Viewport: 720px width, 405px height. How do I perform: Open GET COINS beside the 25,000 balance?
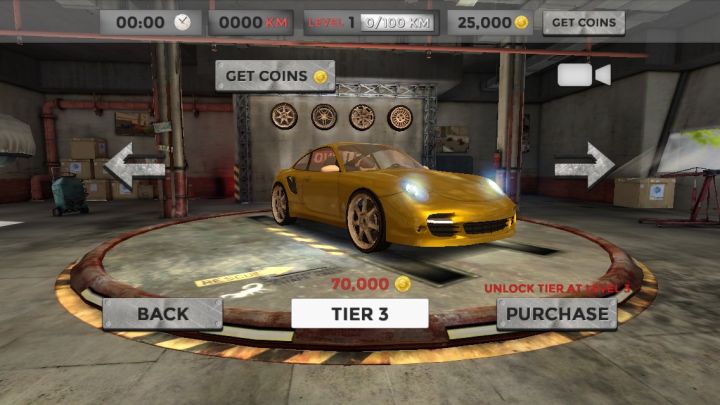tap(583, 22)
